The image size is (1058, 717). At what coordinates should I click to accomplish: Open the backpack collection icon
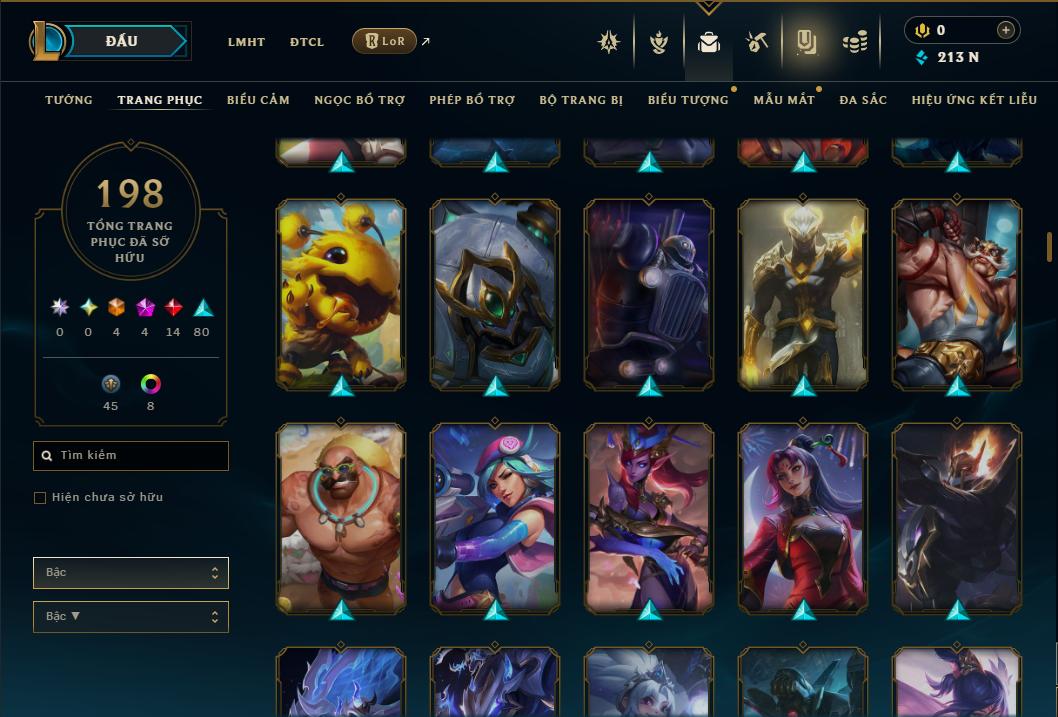click(709, 42)
